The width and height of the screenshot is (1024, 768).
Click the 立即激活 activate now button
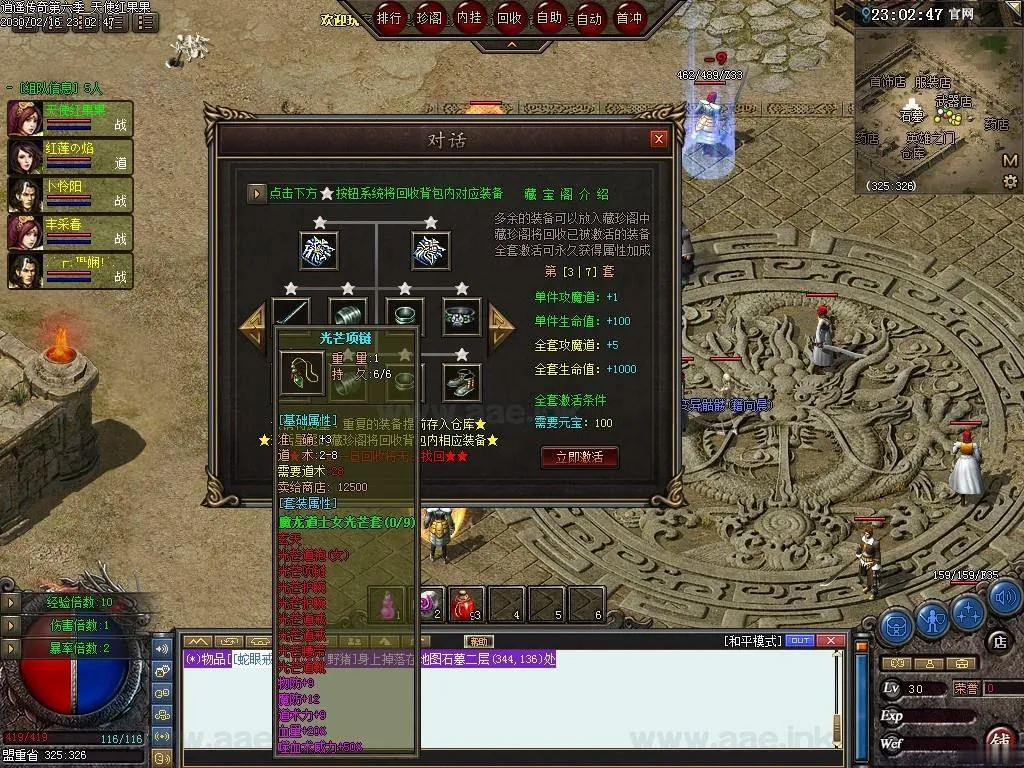[580, 457]
